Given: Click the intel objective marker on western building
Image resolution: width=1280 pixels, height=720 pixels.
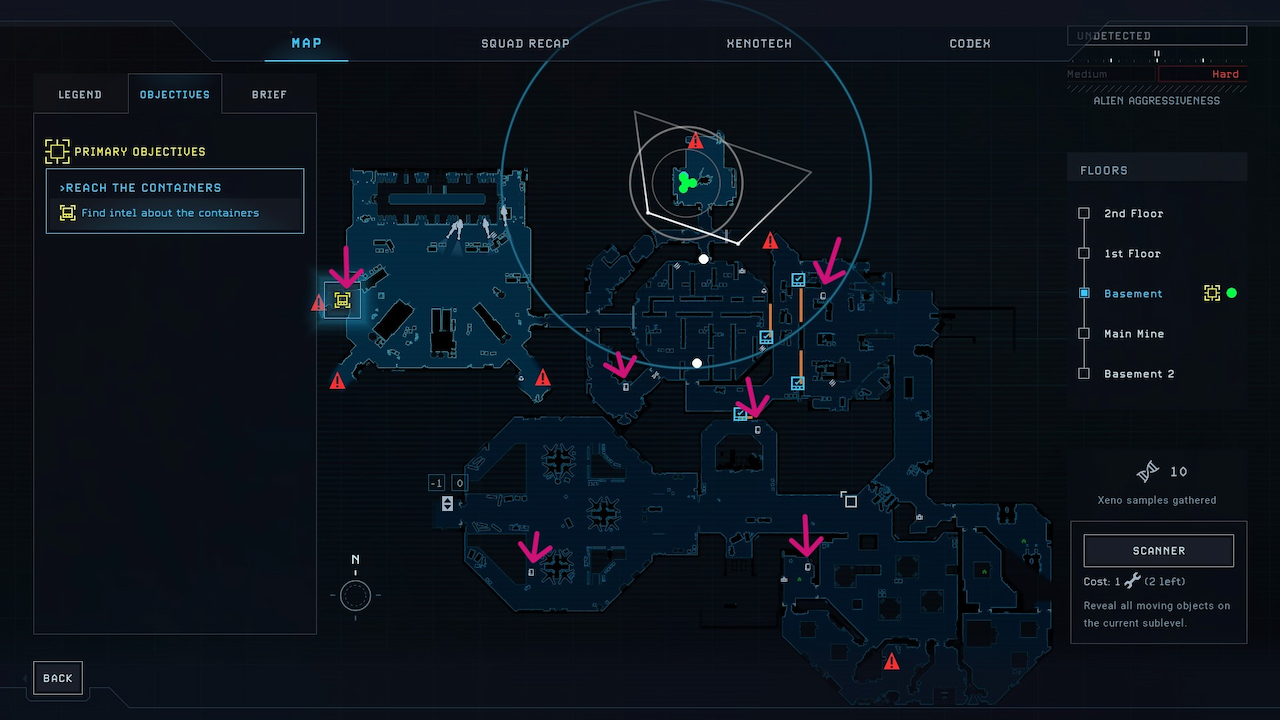Looking at the screenshot, I should pyautogui.click(x=341, y=299).
